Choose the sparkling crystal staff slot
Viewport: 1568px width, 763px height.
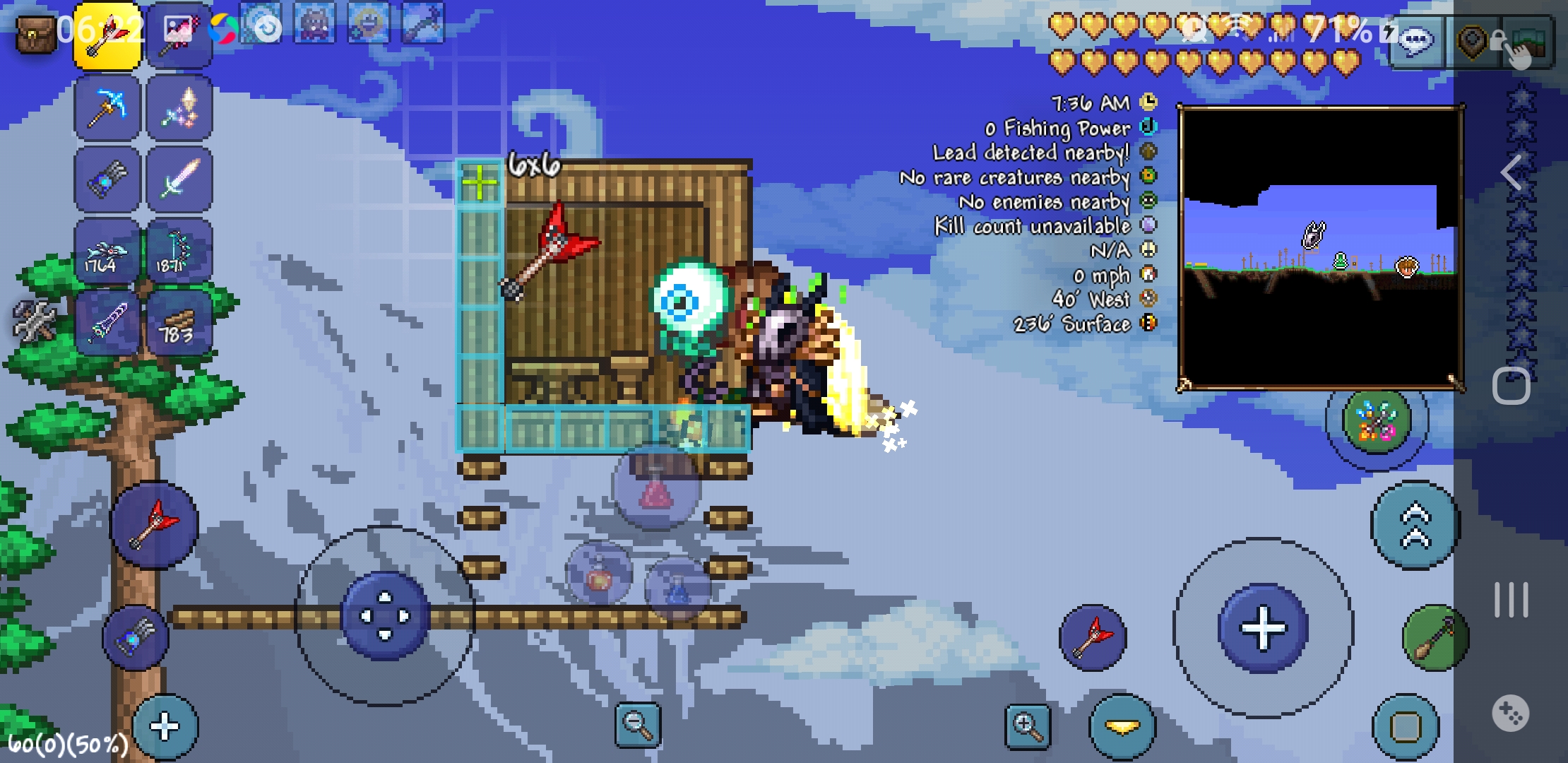pos(179,109)
